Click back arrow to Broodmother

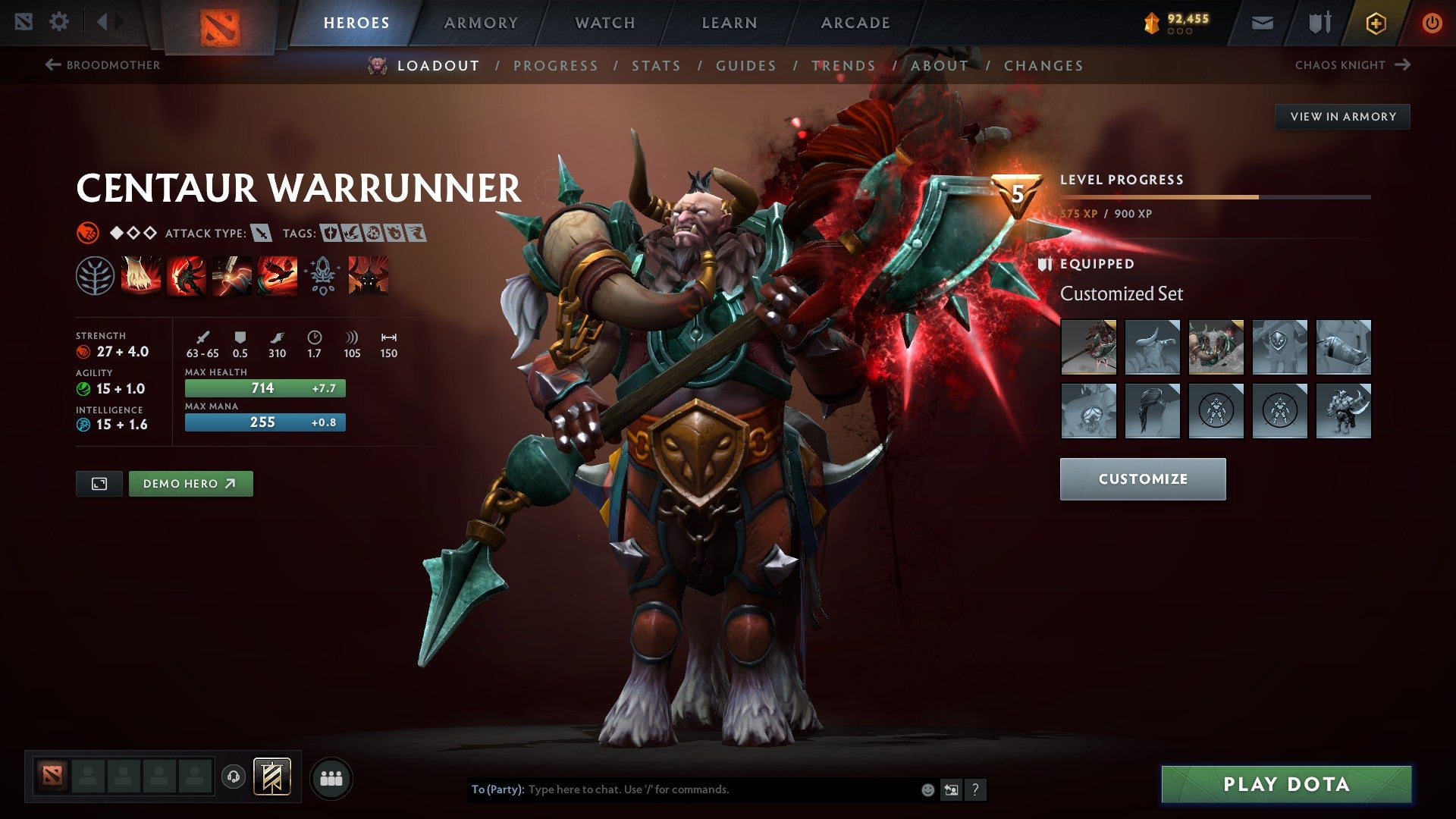point(52,64)
